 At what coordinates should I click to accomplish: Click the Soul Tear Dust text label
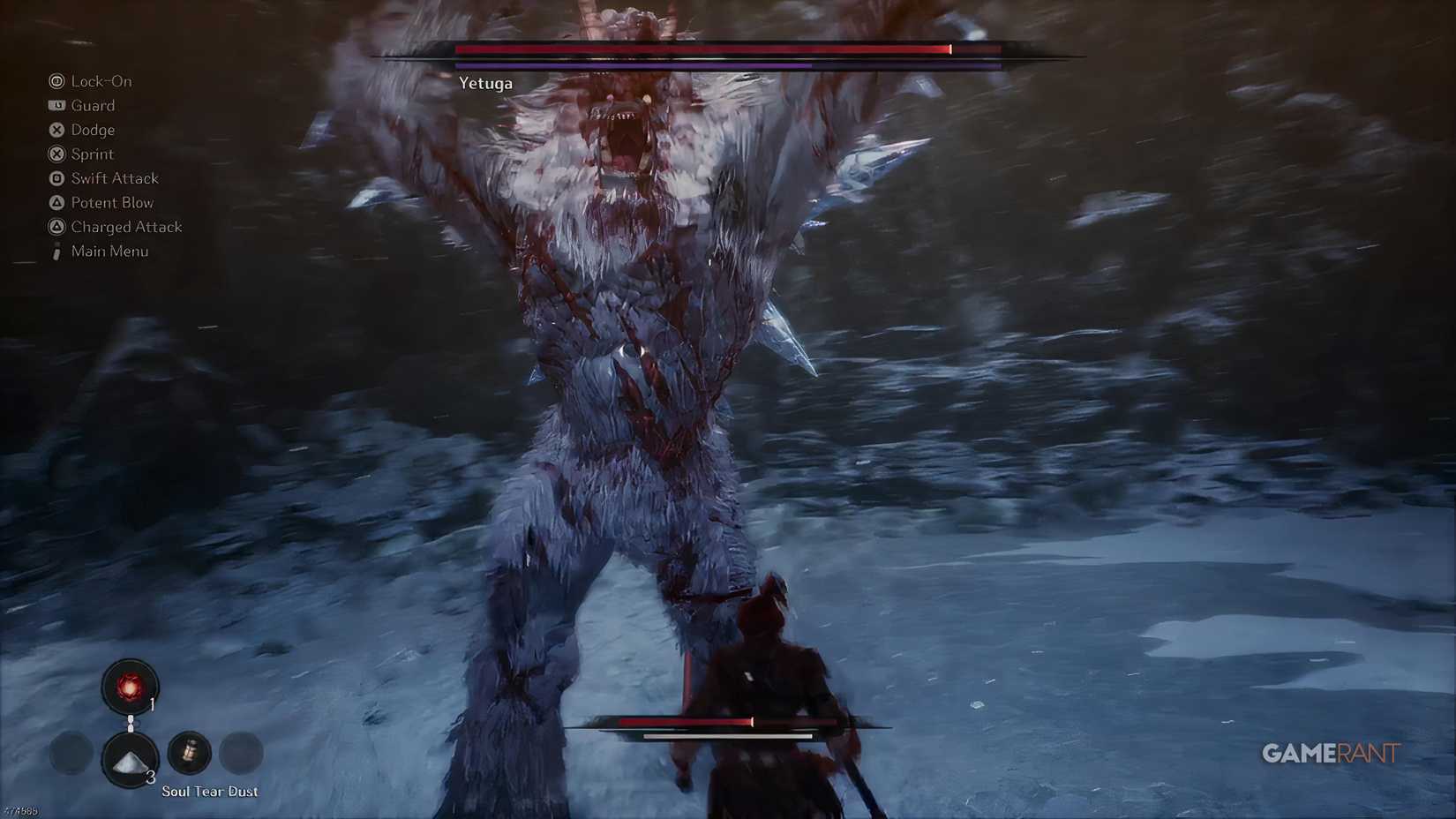209,792
